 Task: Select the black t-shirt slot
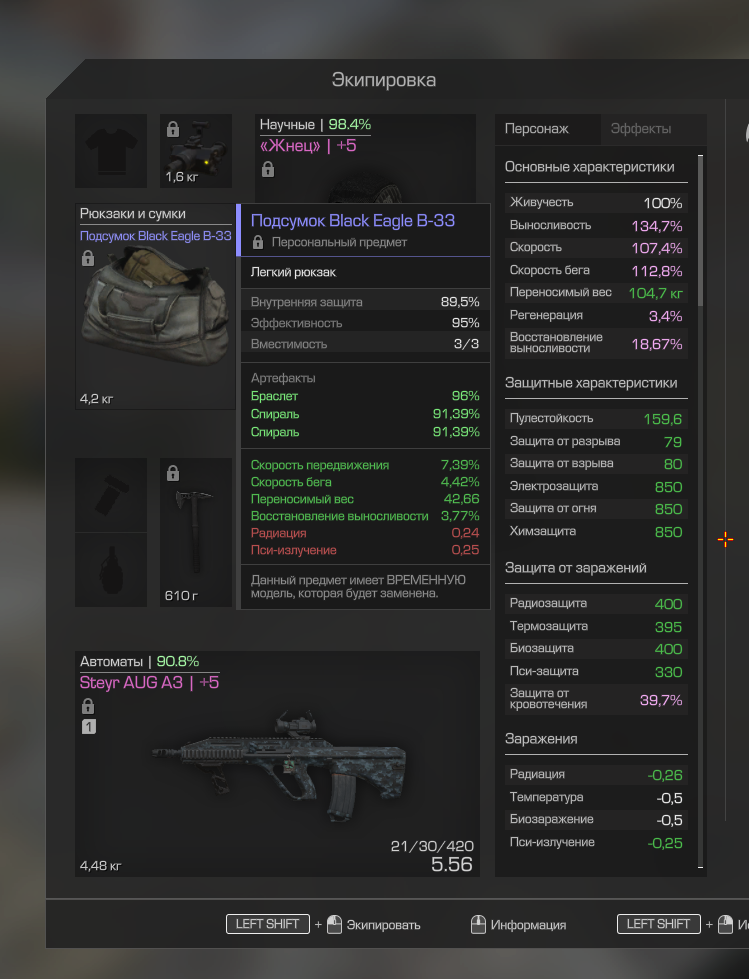[x=111, y=151]
